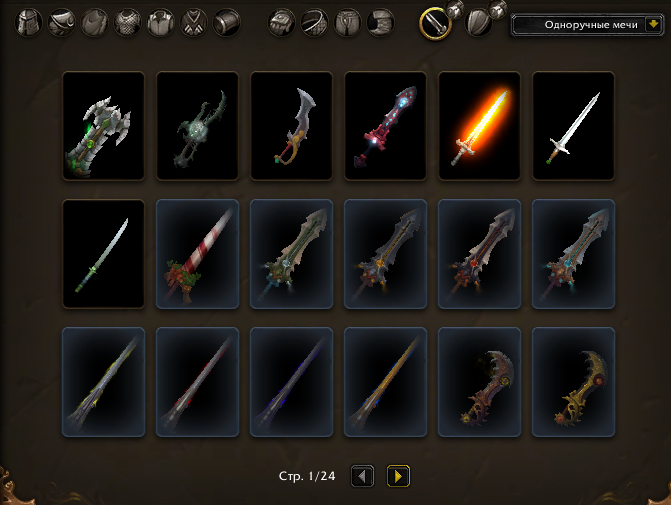
Task: Select the dark blade with blue glow
Action: (x=292, y=382)
